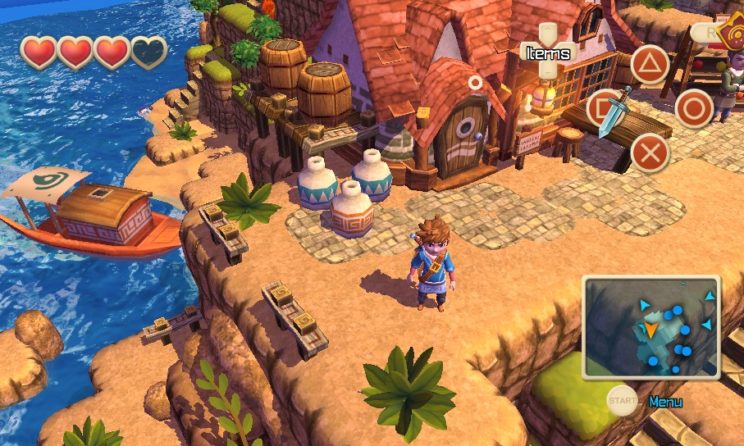
Task: Open the minimap of the island
Action: (651, 328)
